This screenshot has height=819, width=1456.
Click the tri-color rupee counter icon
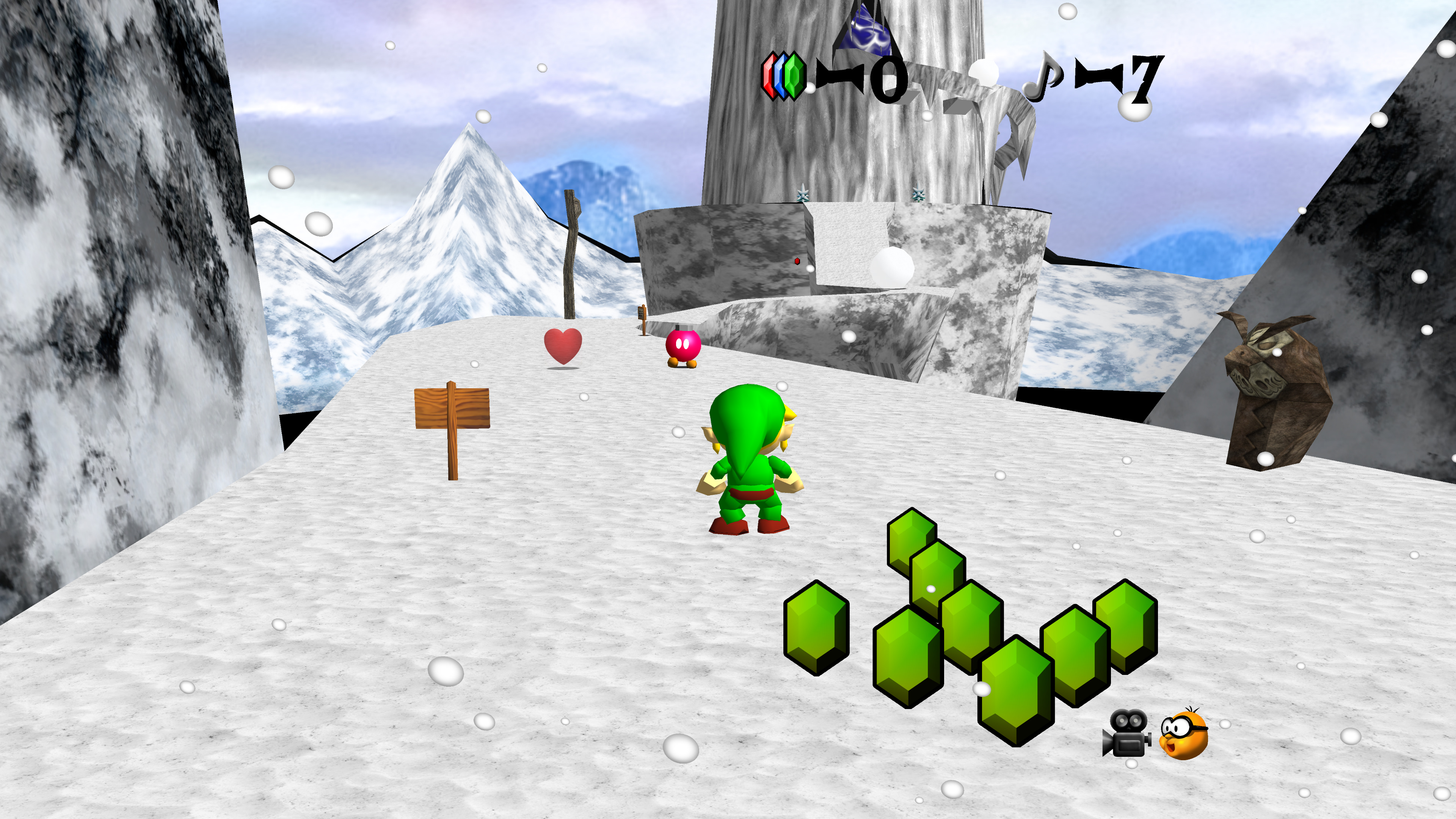click(x=783, y=77)
